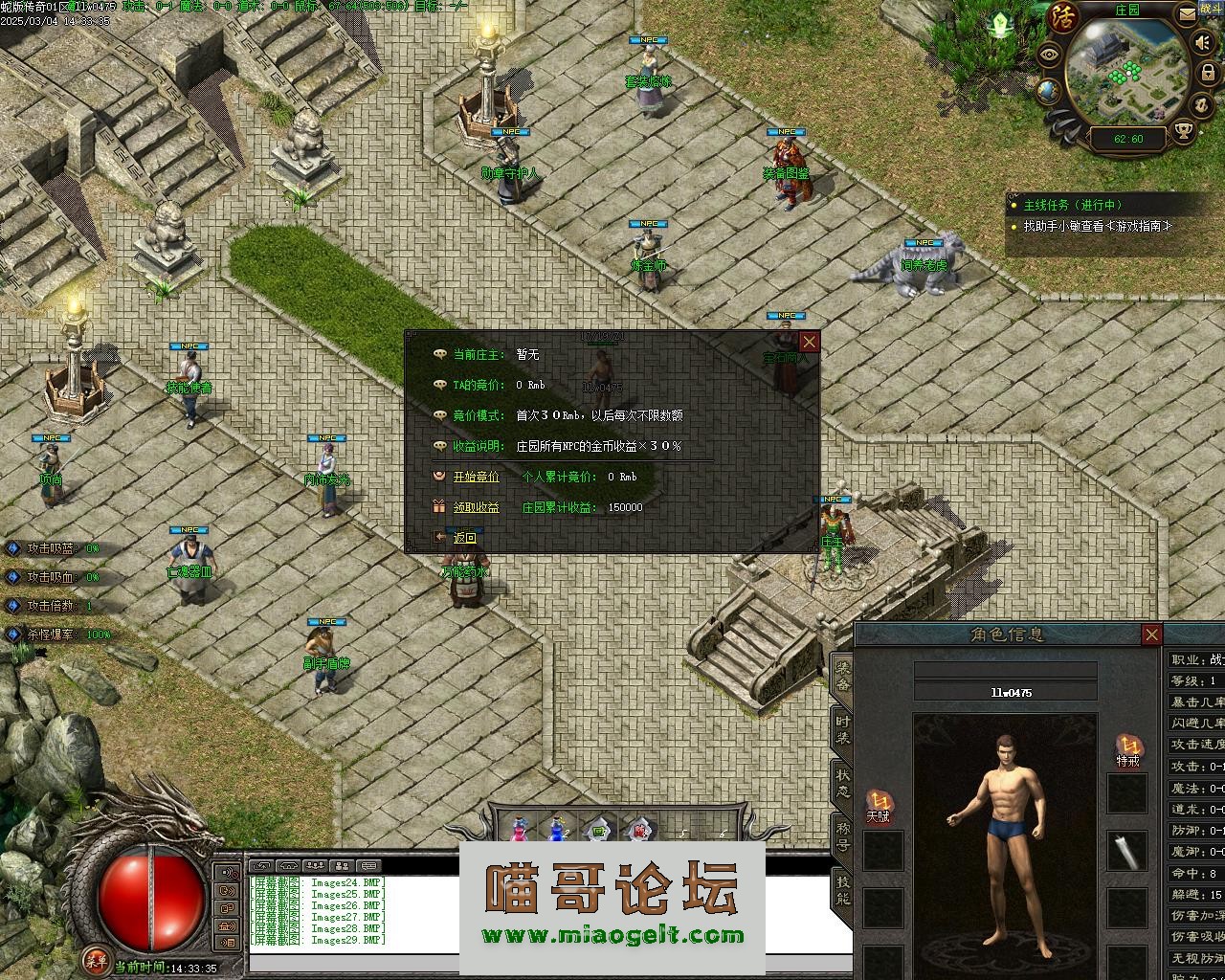Toggle sound with the speaker icon
Viewport: 1225px width, 980px height.
pyautogui.click(x=1203, y=43)
